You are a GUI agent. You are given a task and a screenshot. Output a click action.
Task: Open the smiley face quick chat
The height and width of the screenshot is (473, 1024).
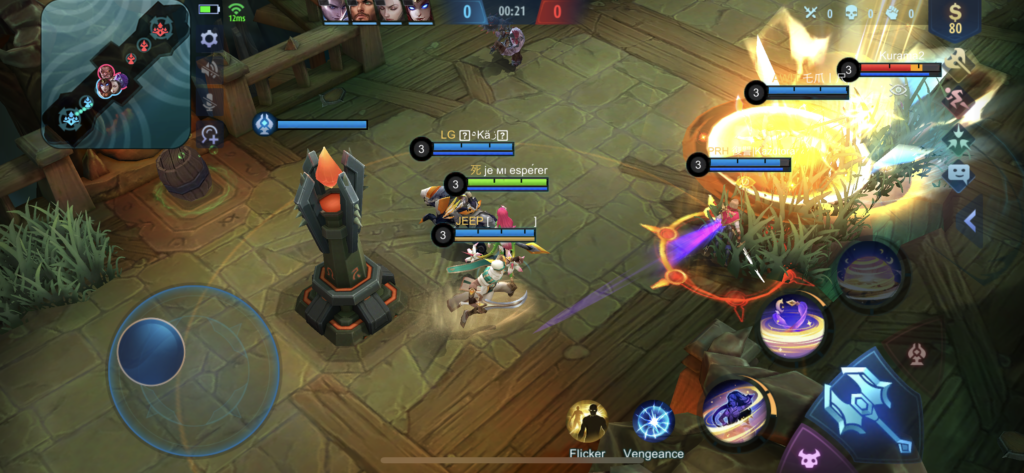tap(958, 176)
